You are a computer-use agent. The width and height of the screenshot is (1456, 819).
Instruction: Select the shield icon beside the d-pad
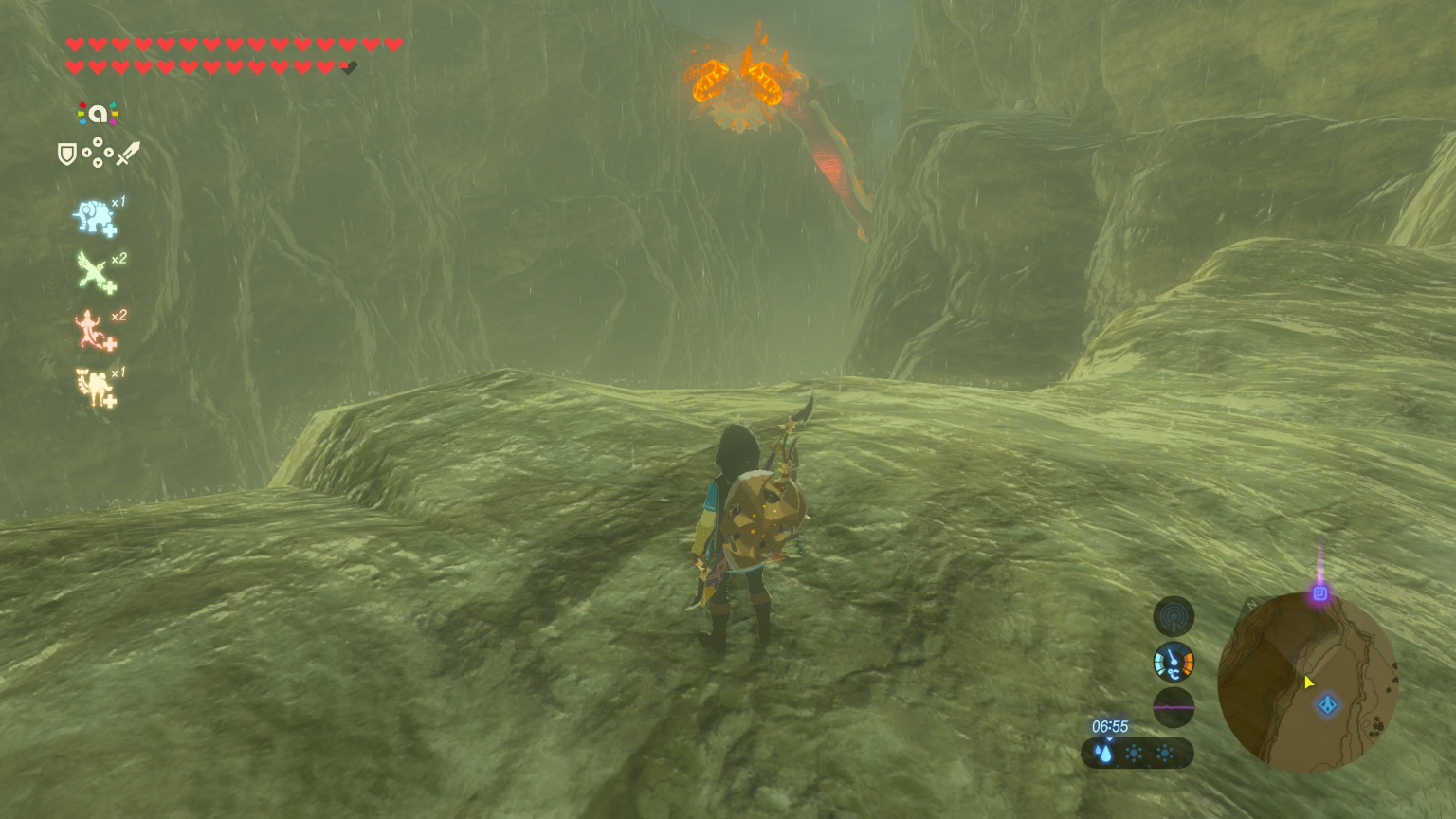[x=66, y=154]
